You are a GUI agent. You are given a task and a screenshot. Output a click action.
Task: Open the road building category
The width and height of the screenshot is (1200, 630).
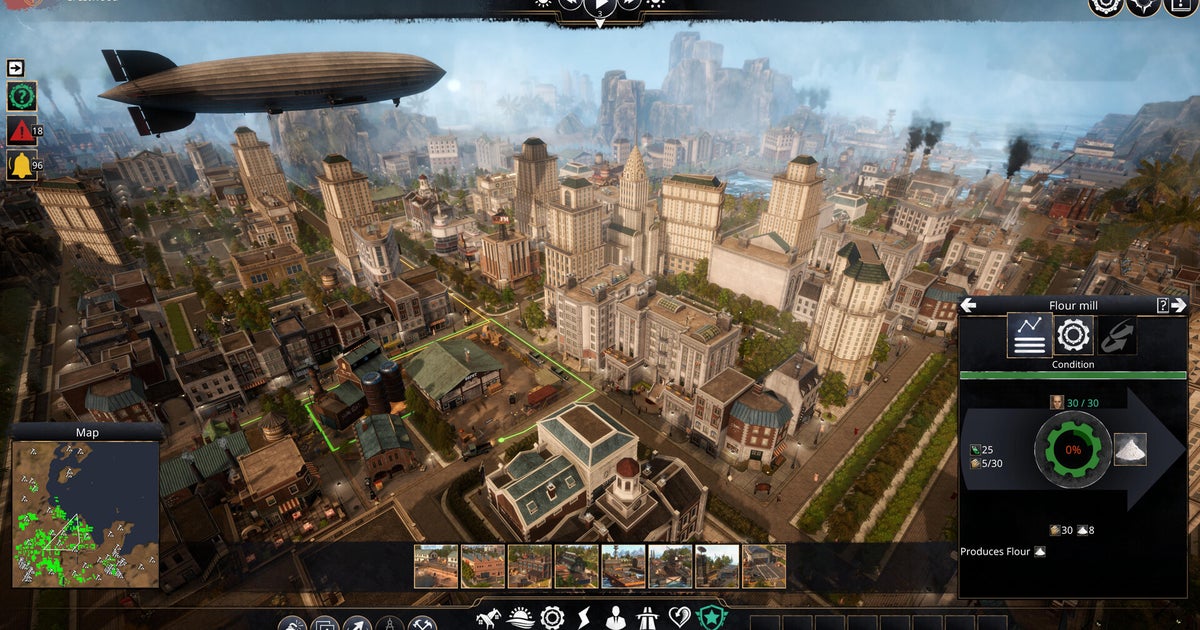[x=647, y=618]
